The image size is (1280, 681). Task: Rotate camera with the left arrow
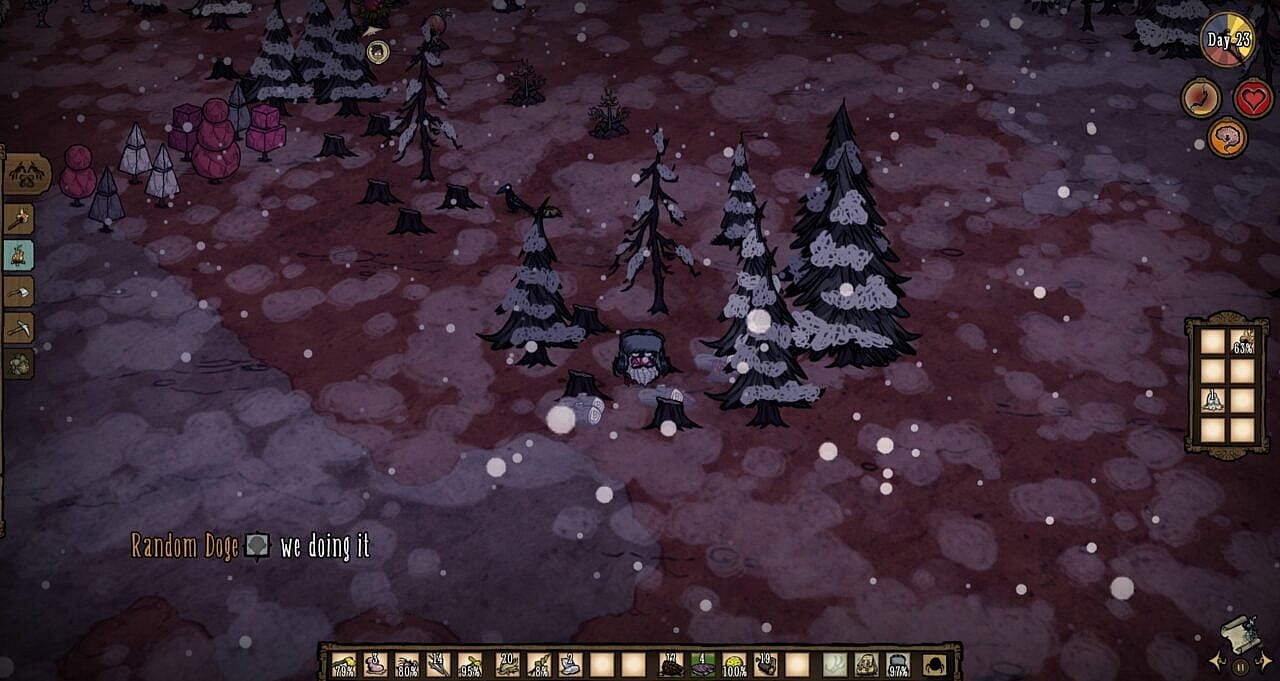pyautogui.click(x=1217, y=661)
